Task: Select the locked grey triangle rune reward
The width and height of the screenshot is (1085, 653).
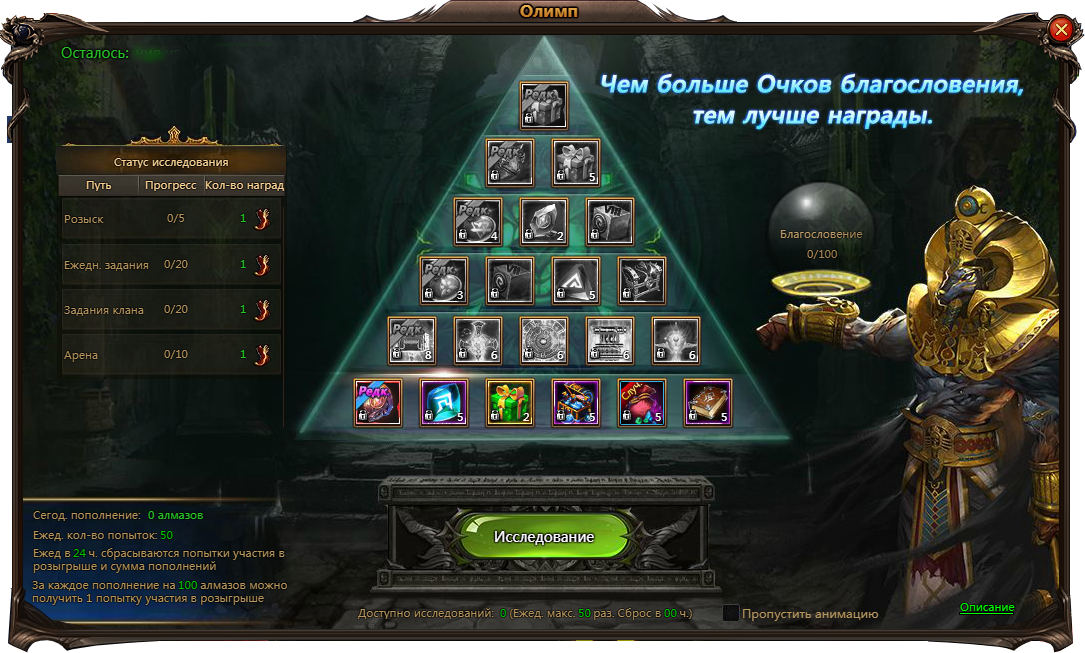Action: (576, 281)
